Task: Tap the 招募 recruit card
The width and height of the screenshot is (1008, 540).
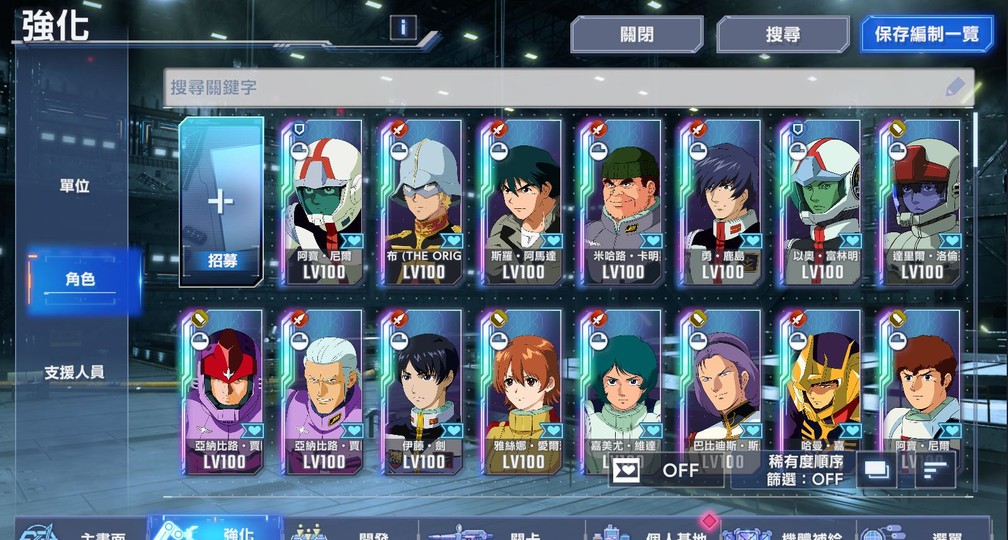Action: click(222, 203)
